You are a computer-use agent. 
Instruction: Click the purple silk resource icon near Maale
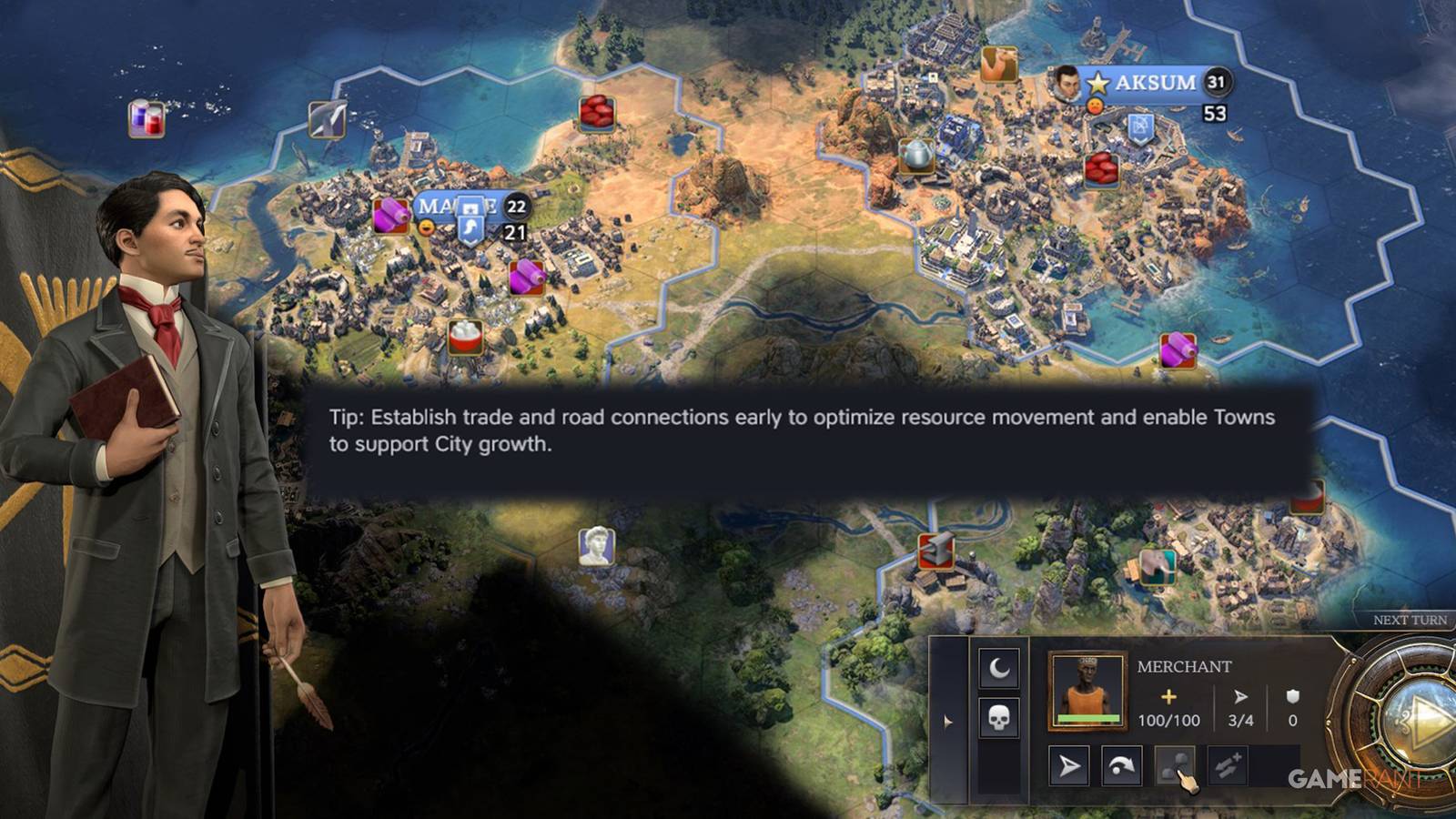[x=389, y=216]
